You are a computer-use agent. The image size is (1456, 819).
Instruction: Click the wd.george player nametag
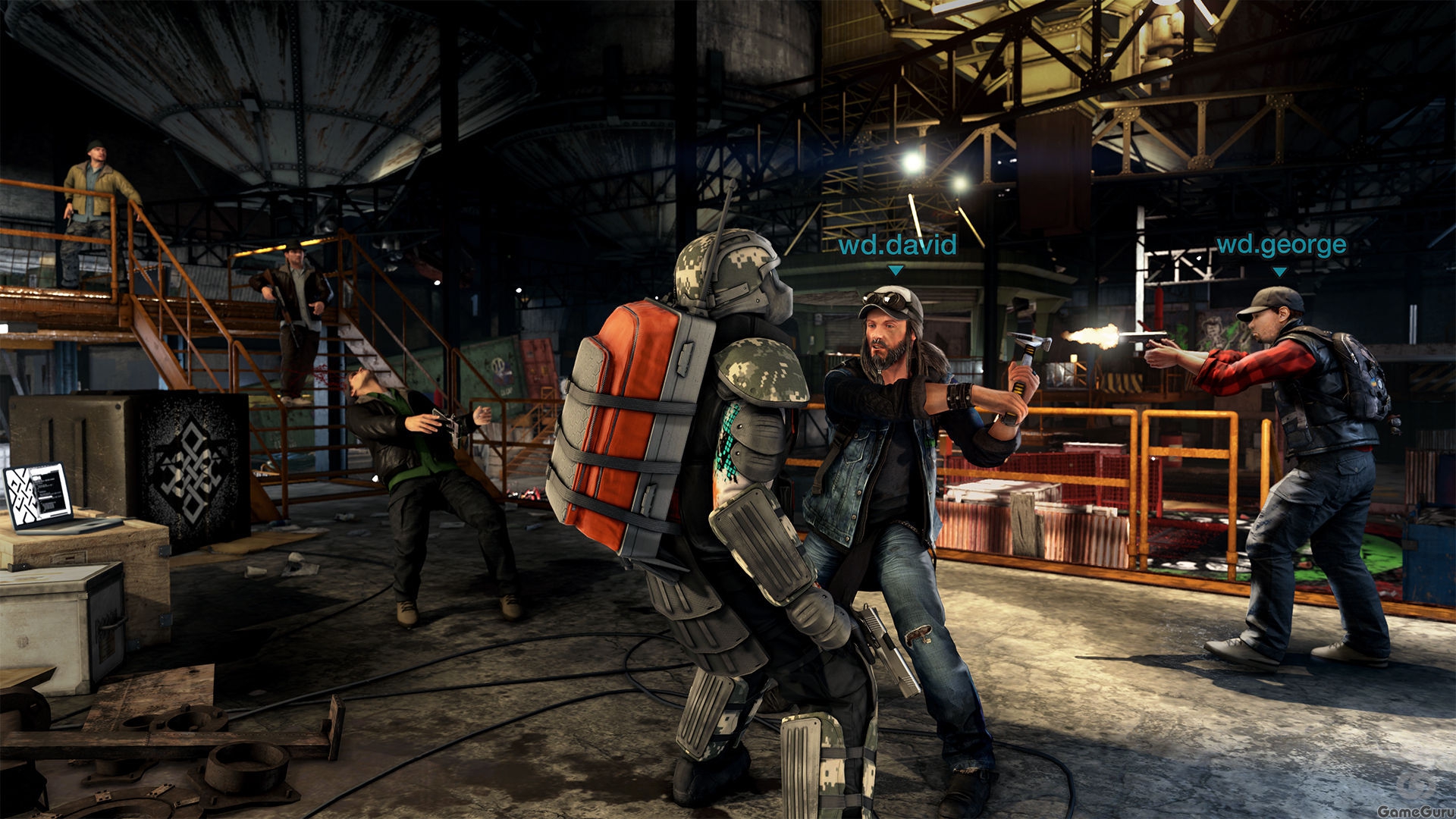pos(1282,244)
